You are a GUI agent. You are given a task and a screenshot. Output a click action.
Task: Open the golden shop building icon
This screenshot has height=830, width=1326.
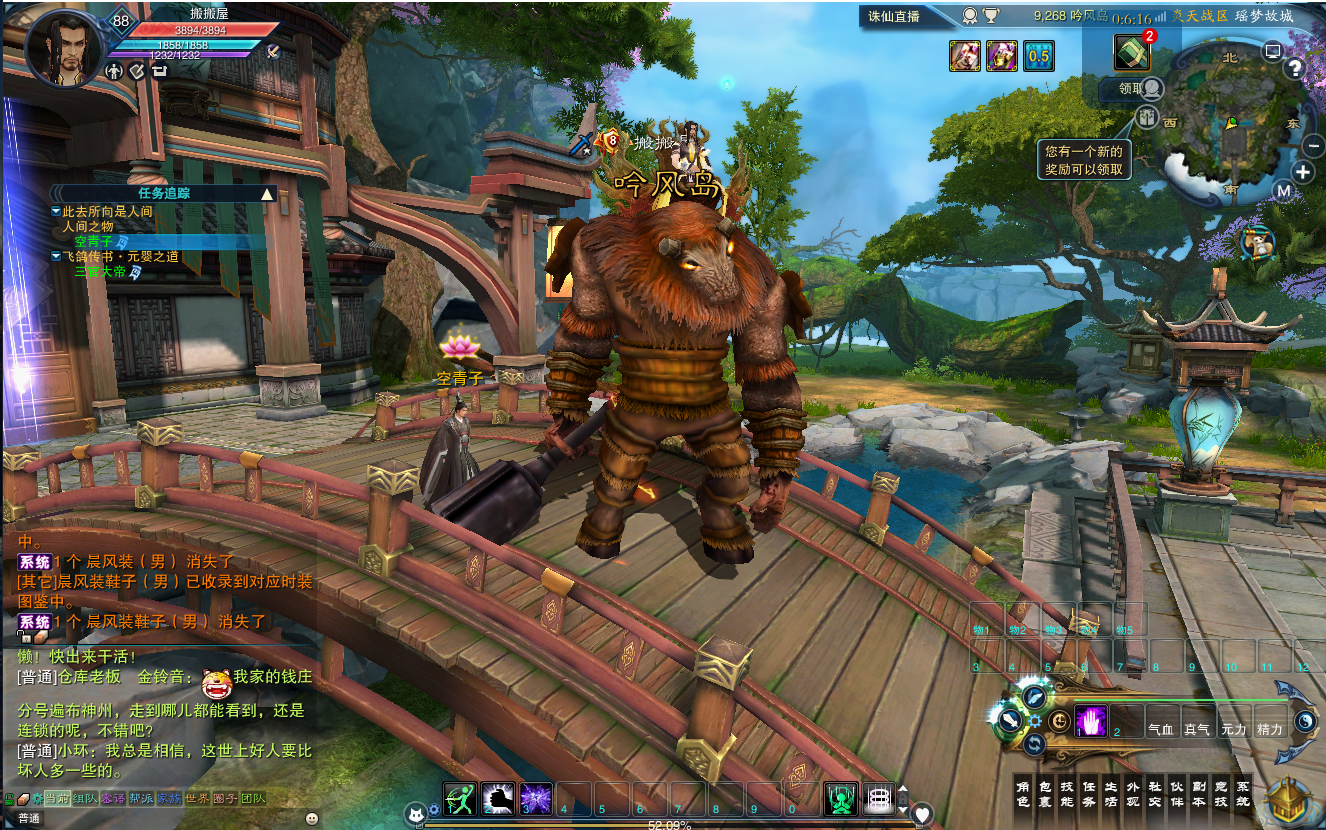point(1288,800)
